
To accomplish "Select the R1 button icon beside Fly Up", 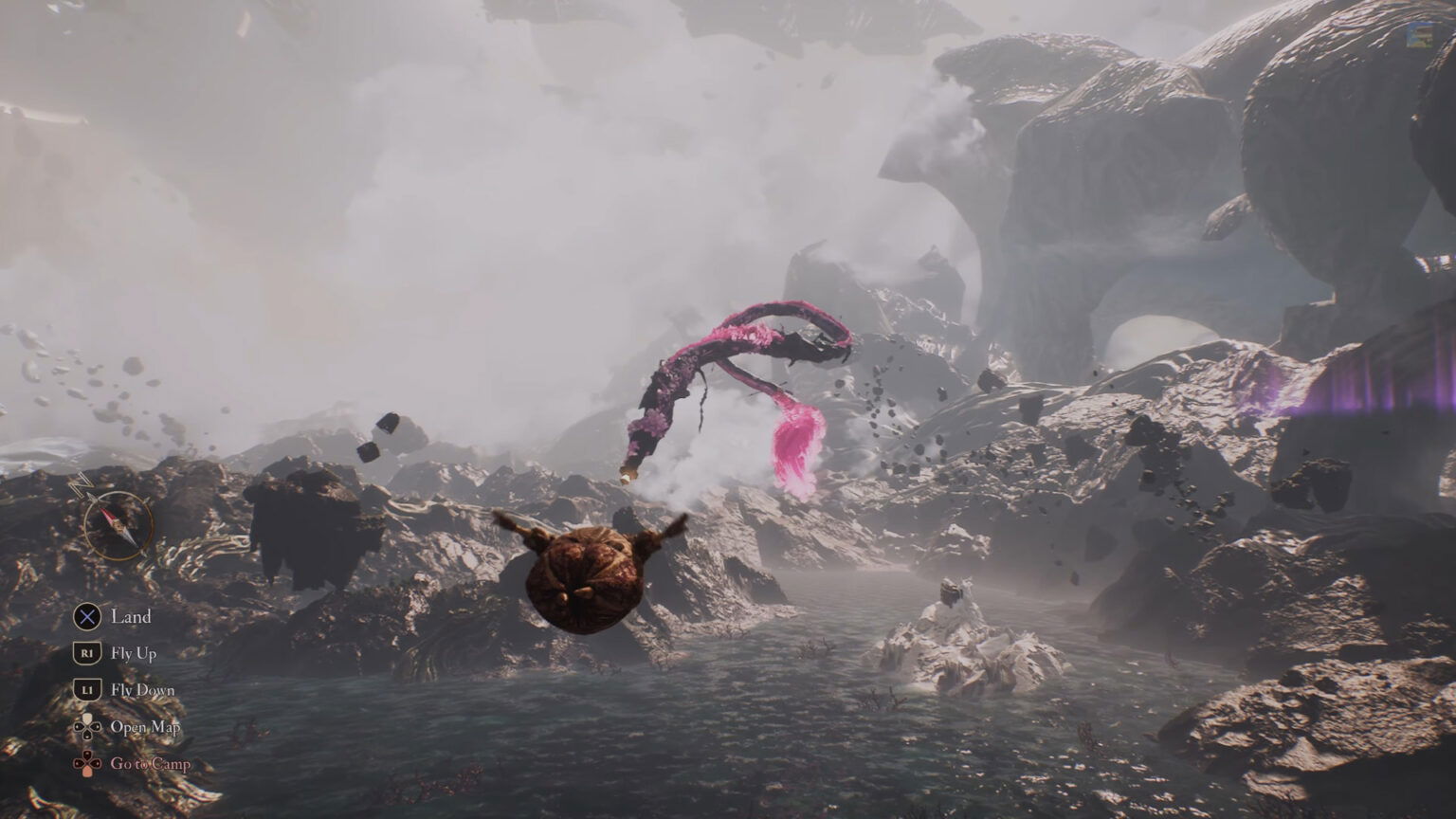I will pos(87,653).
